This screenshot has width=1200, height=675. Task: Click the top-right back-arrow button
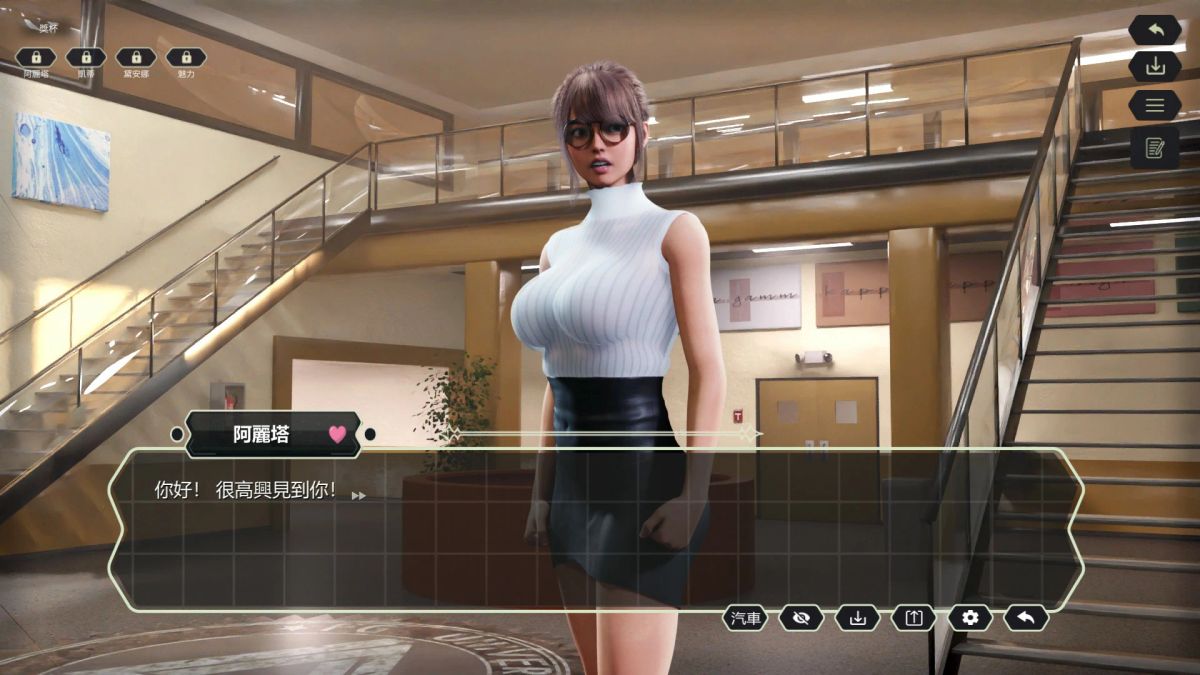click(1155, 30)
